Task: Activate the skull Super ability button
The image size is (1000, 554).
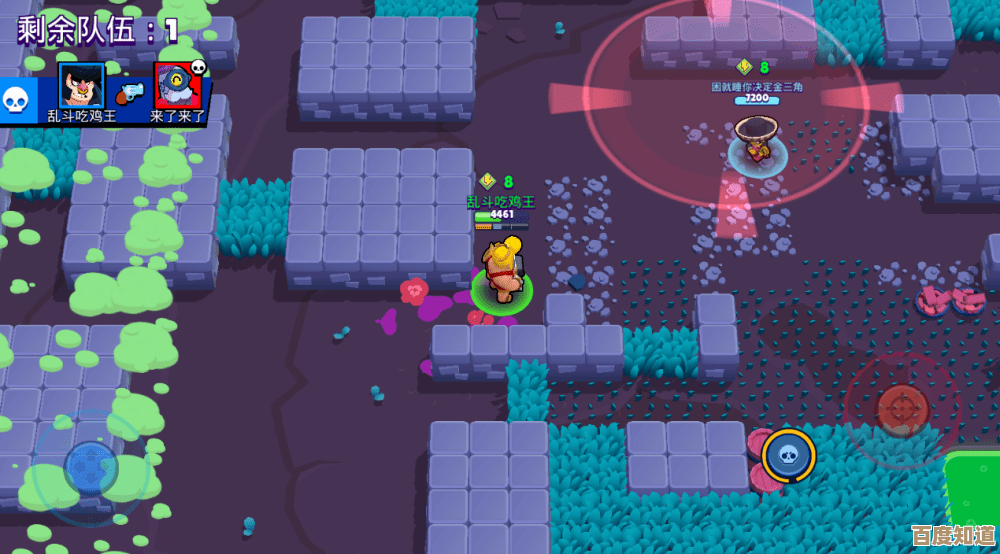Action: [x=789, y=455]
